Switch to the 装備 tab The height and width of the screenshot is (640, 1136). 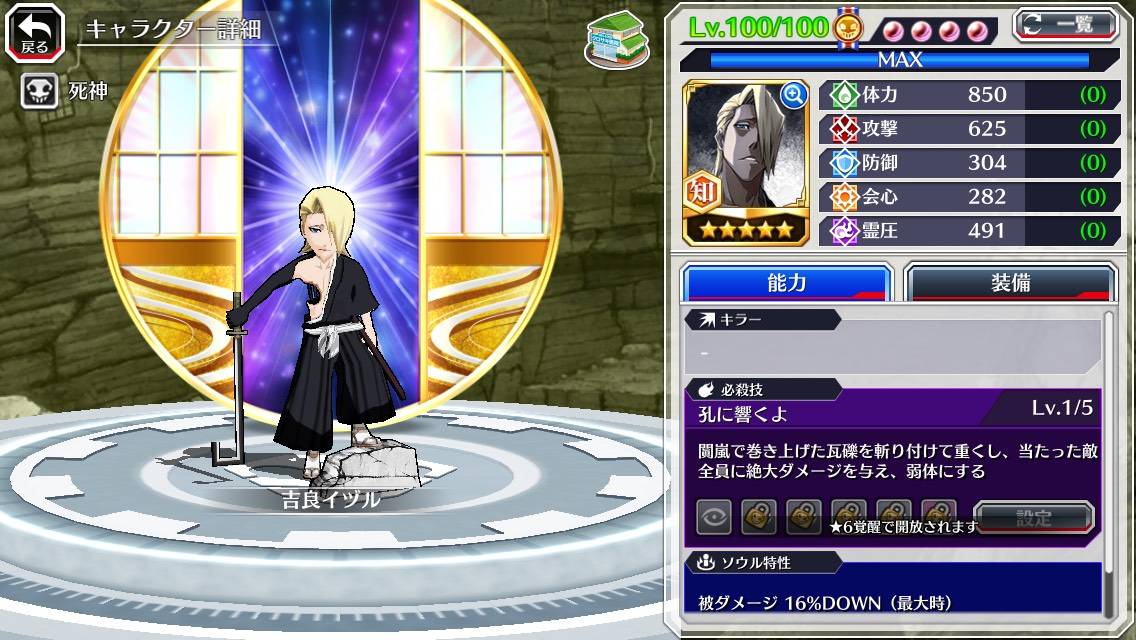(x=1009, y=283)
